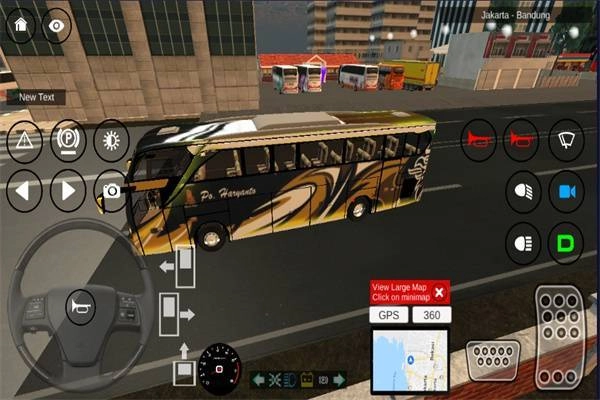Toggle the eye view button
Viewport: 600px width, 400px height.
tap(54, 27)
